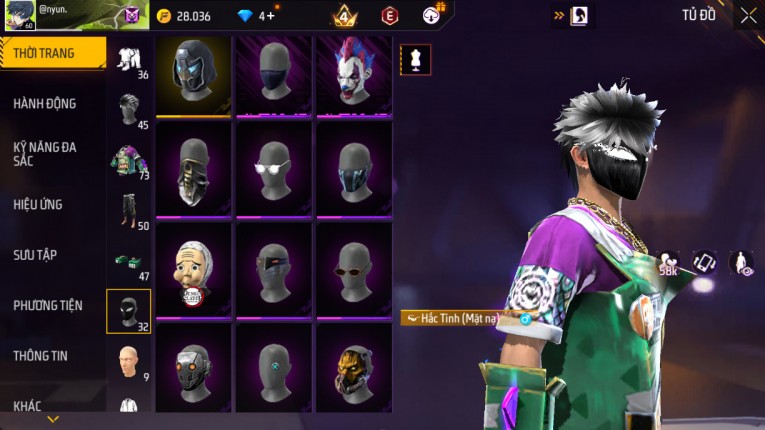The height and width of the screenshot is (430, 765).
Task: Open the gold coin balance 28.036
Action: point(184,16)
